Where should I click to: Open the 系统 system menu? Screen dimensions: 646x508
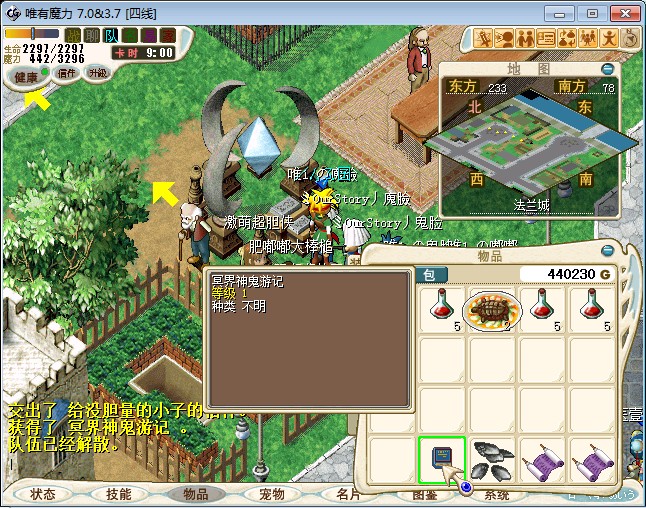pyautogui.click(x=497, y=494)
